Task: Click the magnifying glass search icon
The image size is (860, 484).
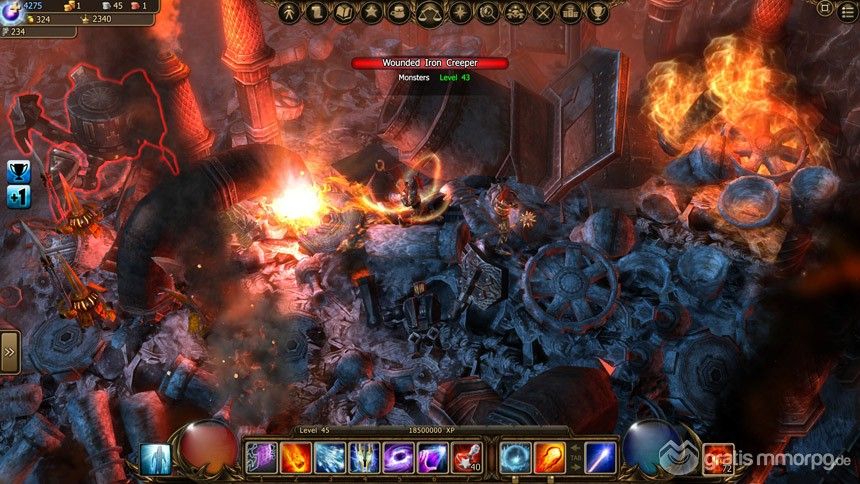Action: coord(487,12)
